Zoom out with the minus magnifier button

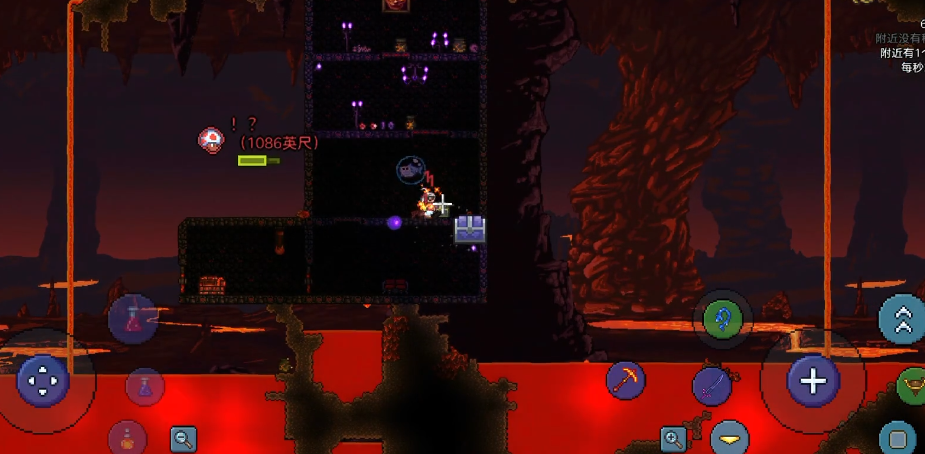pos(183,438)
